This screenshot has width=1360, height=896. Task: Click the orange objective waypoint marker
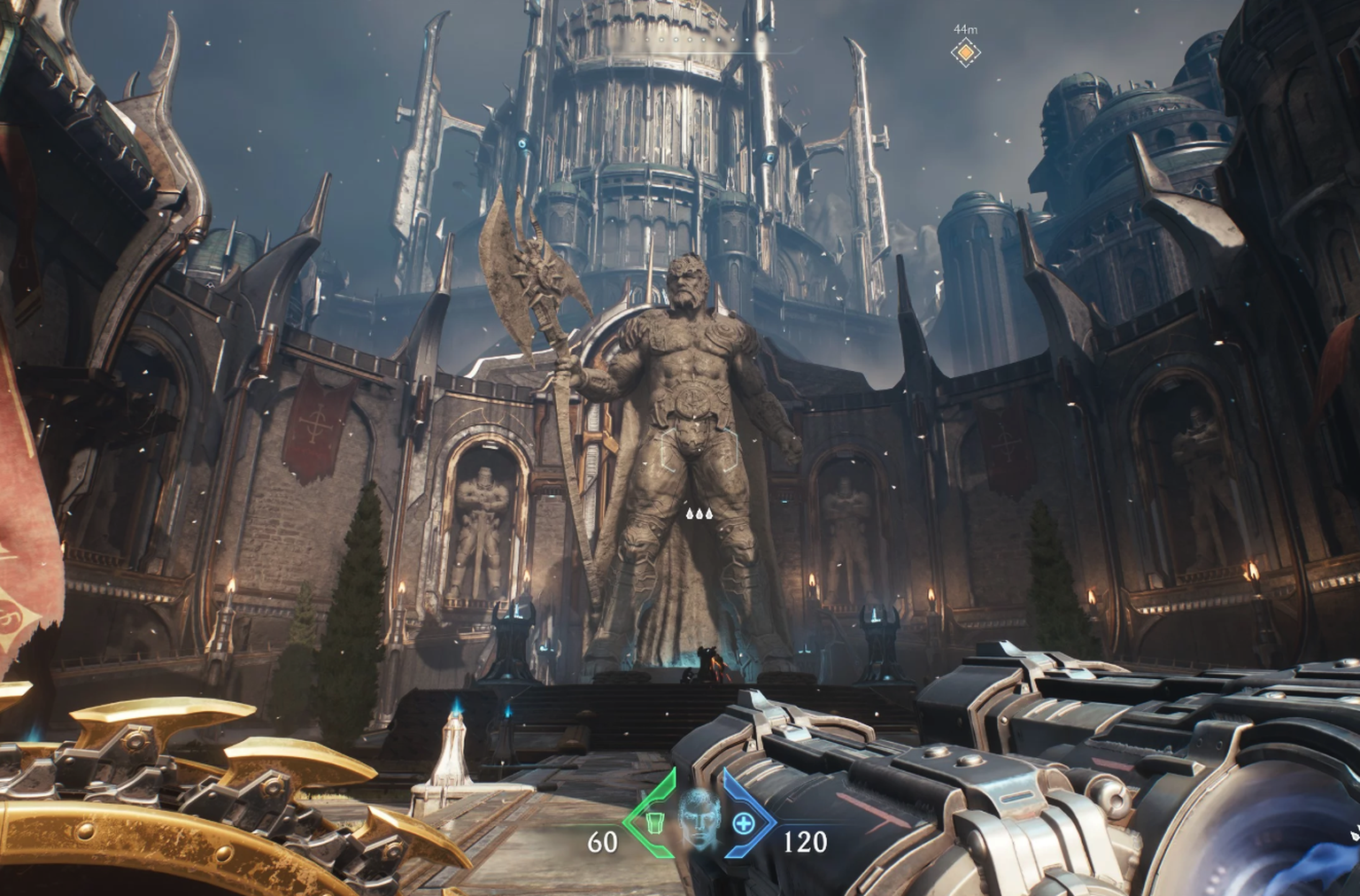965,53
